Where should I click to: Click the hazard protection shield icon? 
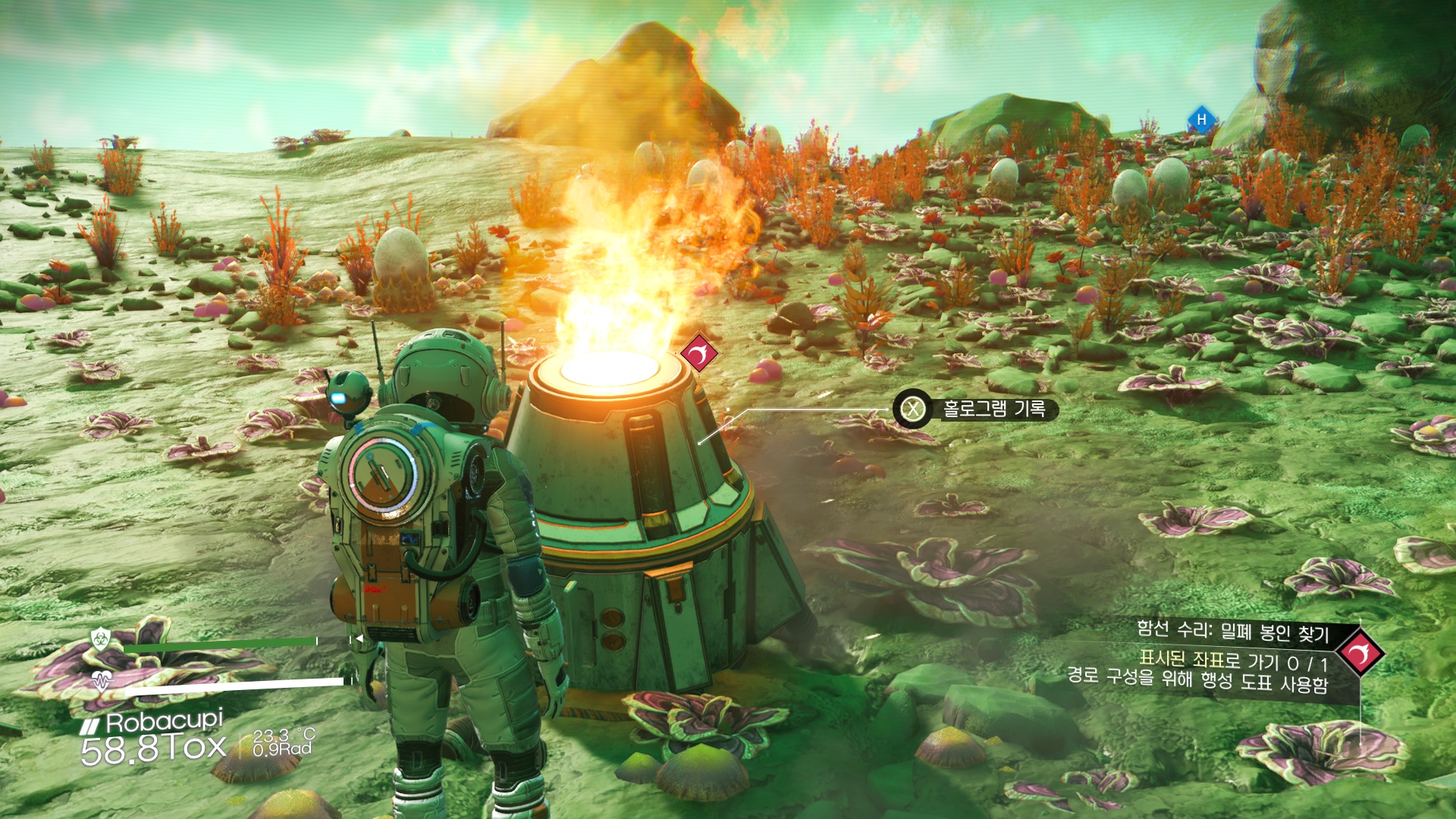(101, 639)
